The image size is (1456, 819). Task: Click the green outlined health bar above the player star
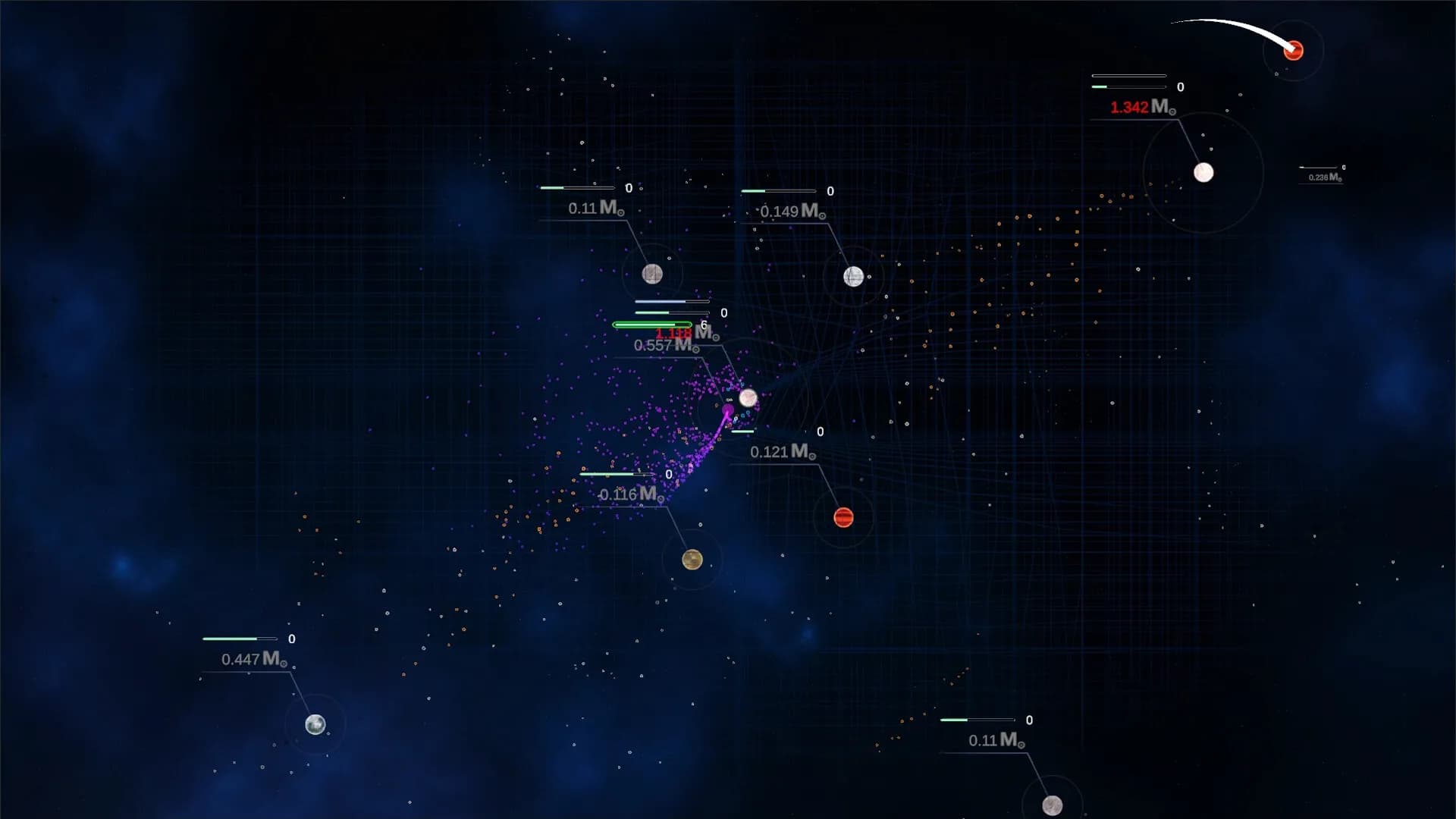pyautogui.click(x=653, y=324)
